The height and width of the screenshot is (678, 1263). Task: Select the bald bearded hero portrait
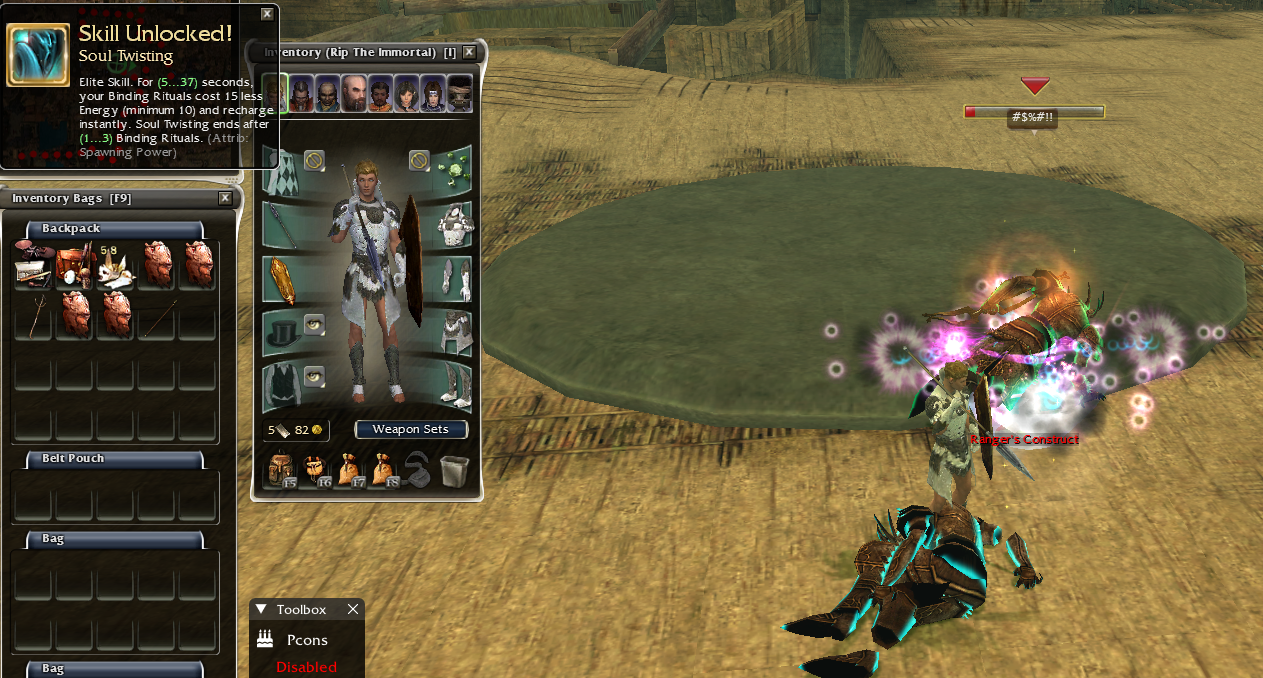[x=353, y=94]
